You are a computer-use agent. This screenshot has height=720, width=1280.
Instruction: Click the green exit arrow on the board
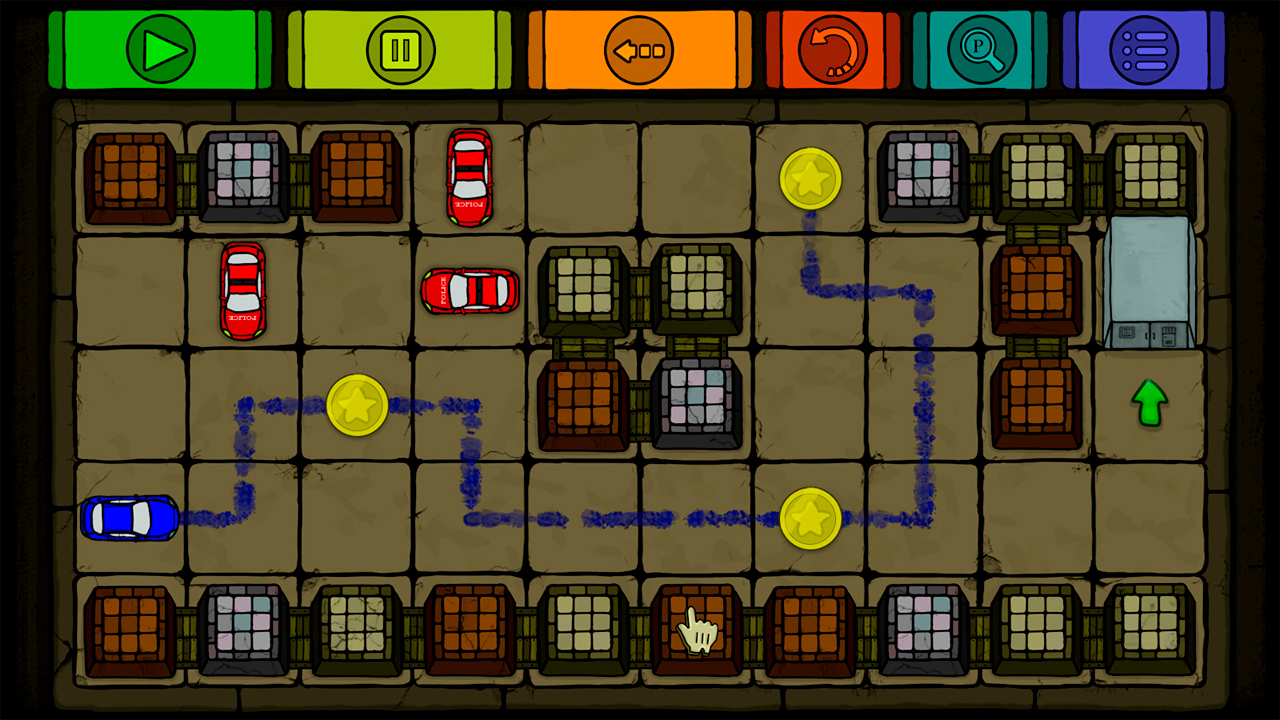click(1148, 404)
